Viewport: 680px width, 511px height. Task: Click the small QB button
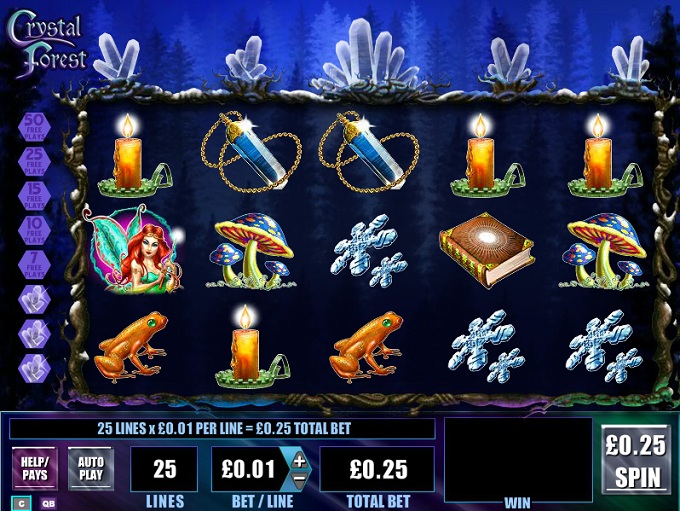tap(48, 503)
